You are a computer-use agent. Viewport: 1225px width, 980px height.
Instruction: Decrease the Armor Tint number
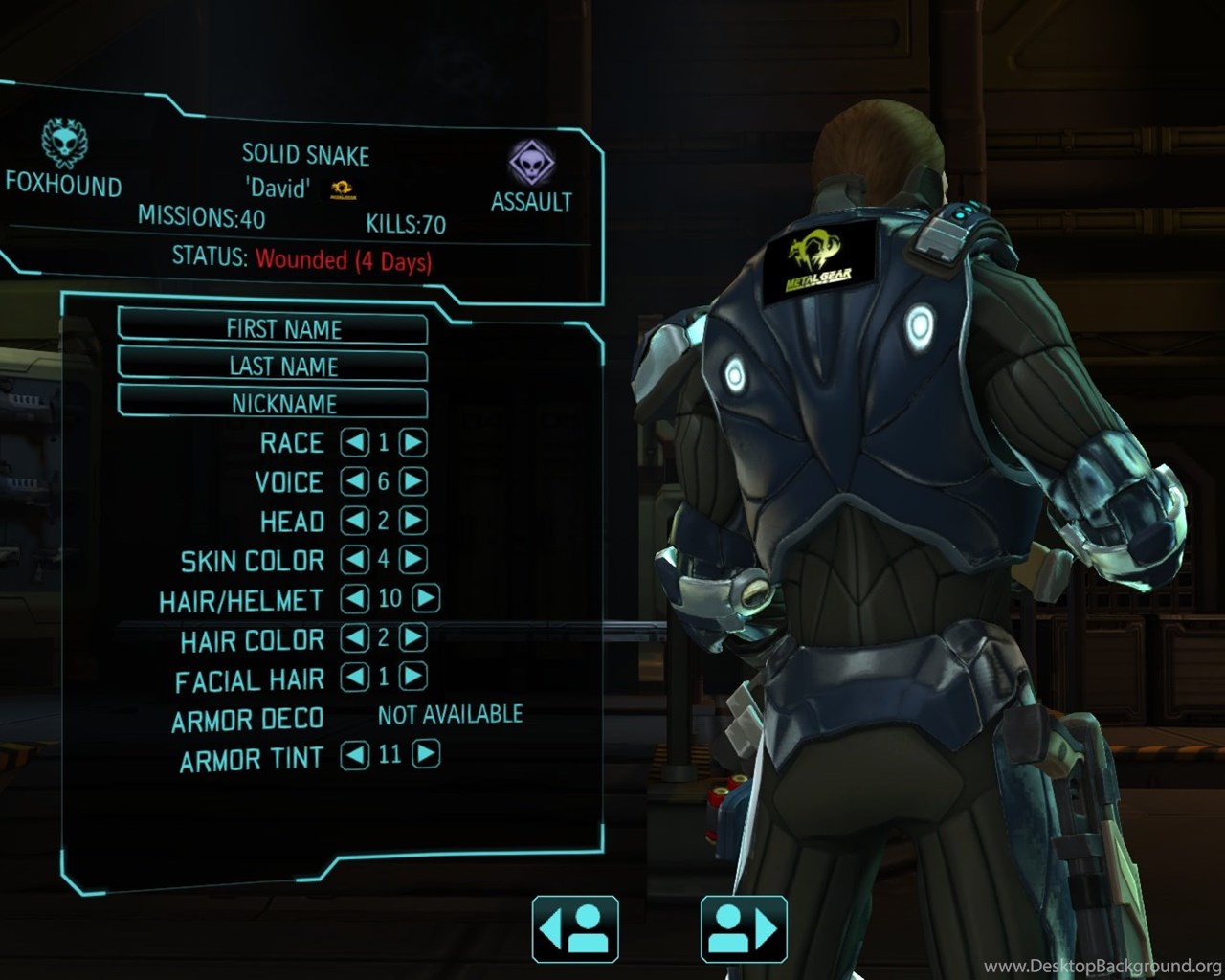(355, 754)
